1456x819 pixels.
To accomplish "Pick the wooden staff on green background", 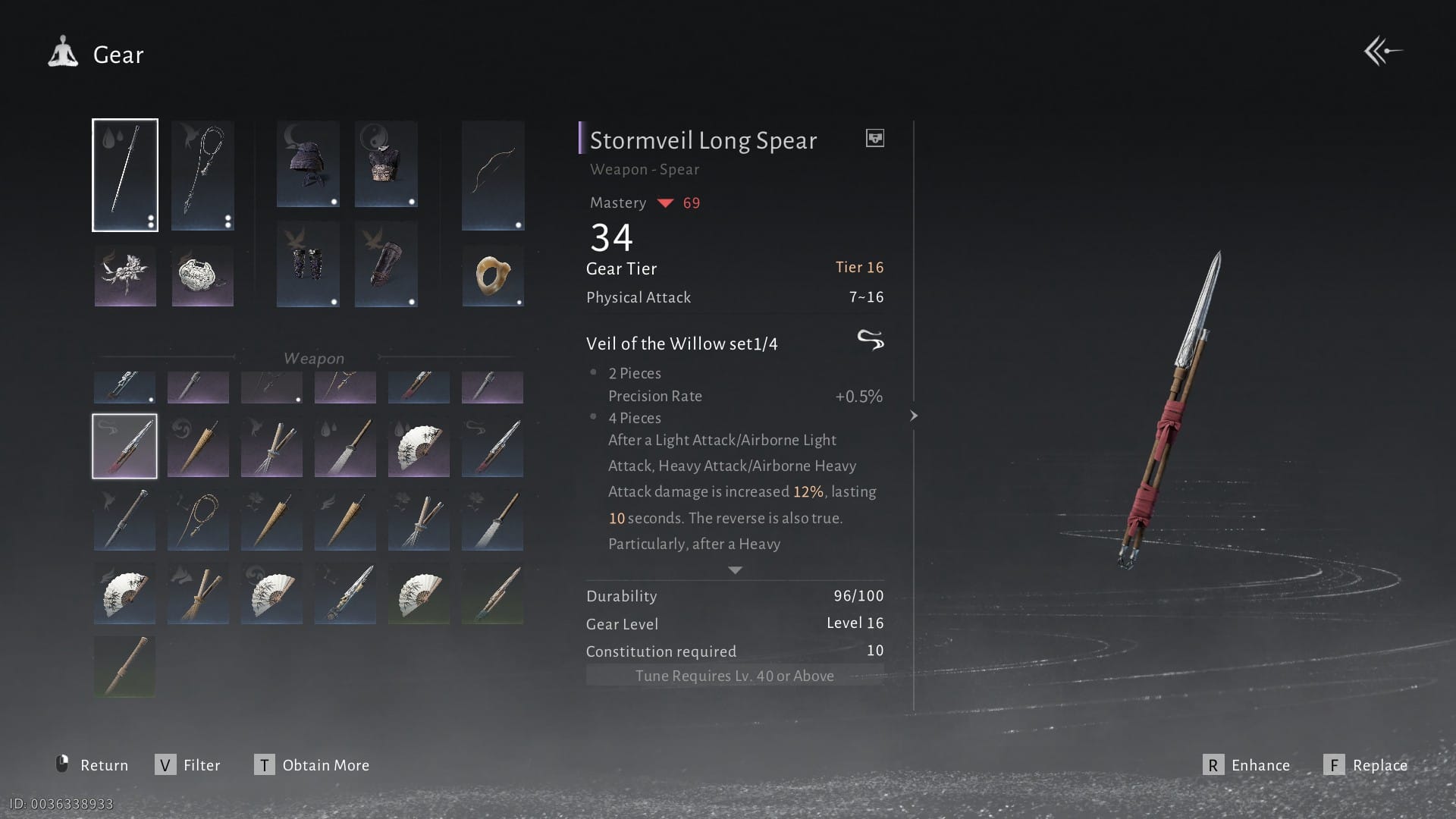I will (x=124, y=666).
